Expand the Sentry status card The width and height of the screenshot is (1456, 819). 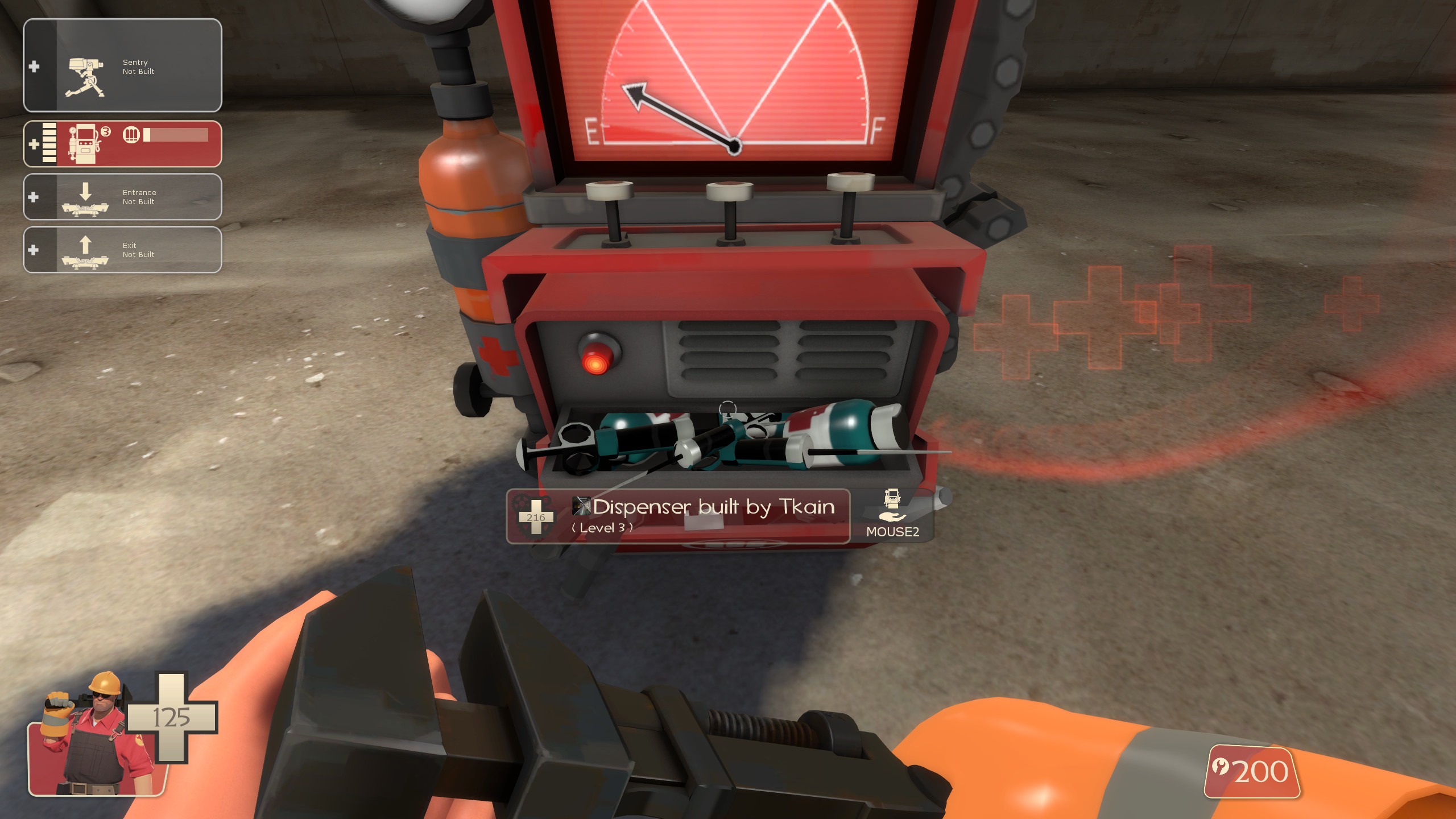coord(122,65)
